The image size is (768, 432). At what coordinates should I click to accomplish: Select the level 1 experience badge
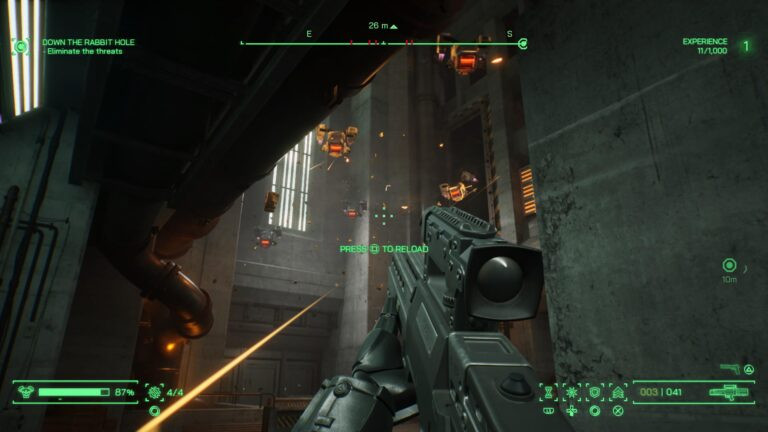[x=745, y=45]
